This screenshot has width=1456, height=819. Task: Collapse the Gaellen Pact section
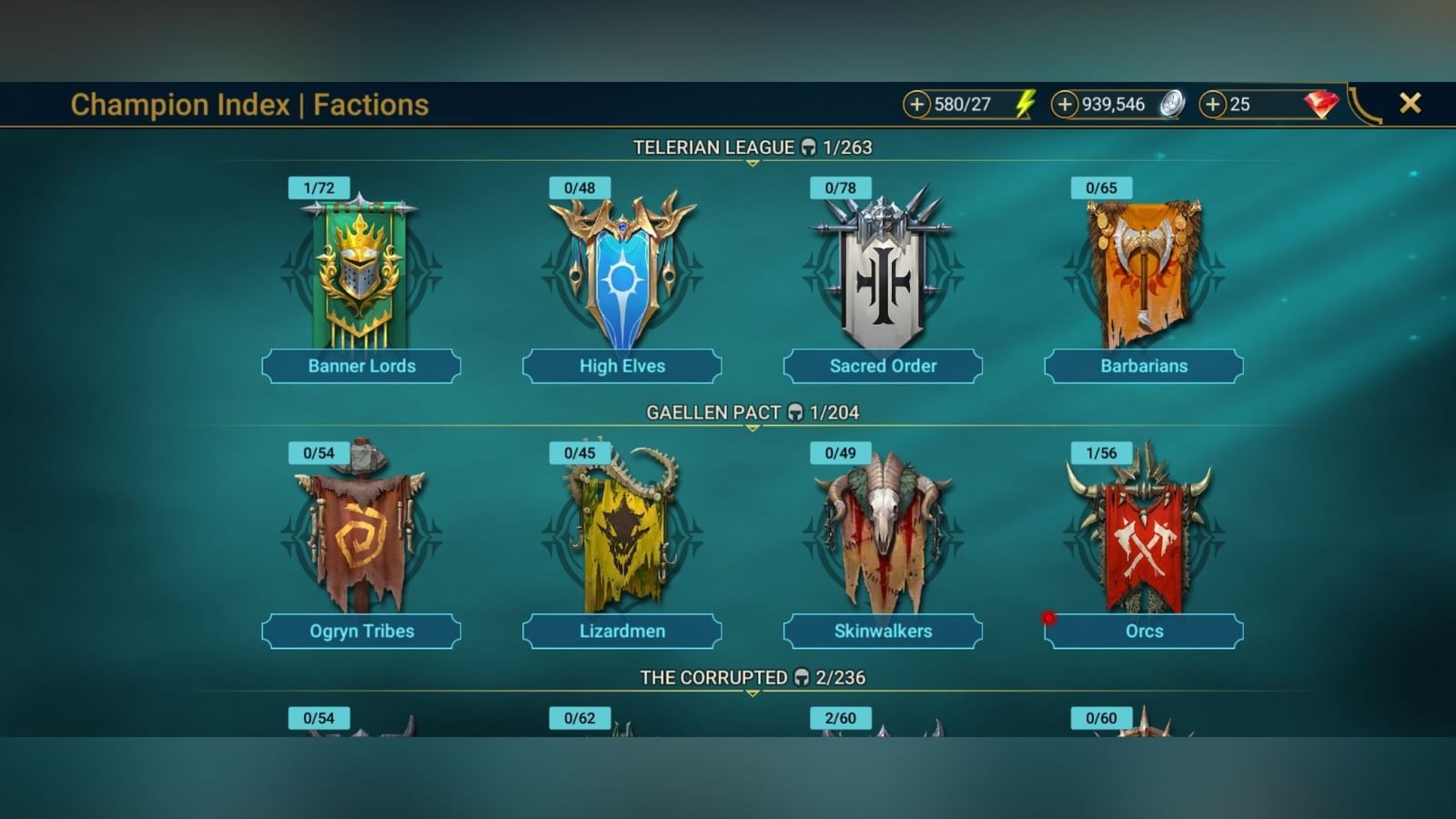(x=751, y=429)
